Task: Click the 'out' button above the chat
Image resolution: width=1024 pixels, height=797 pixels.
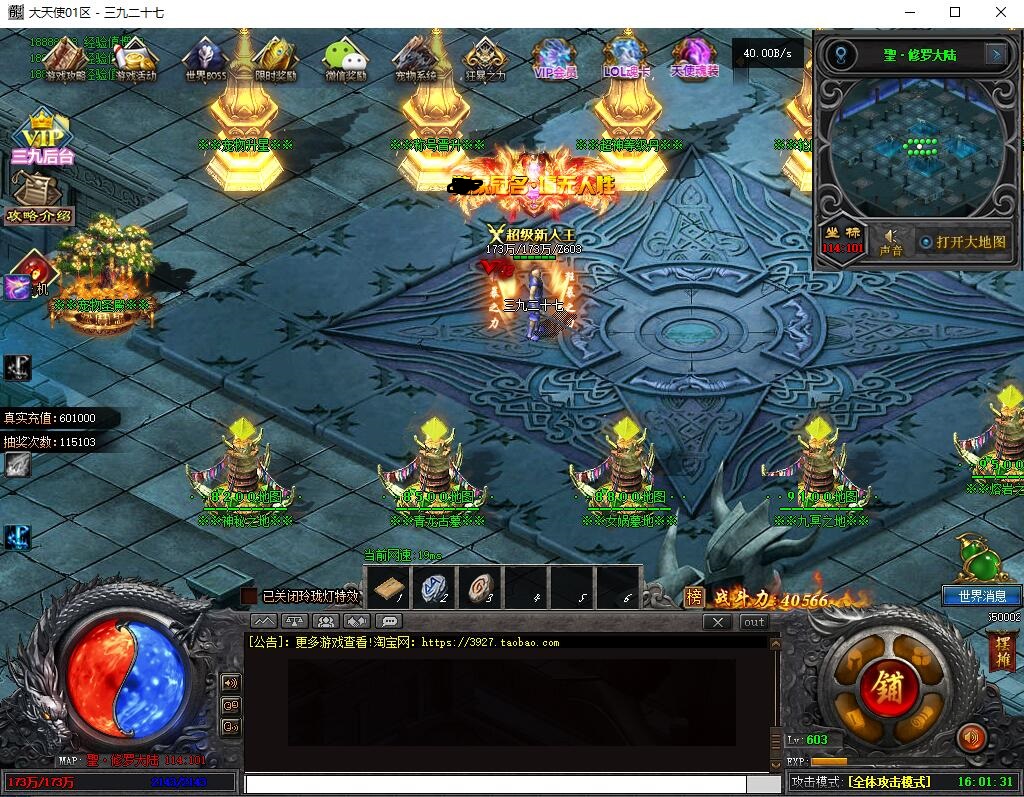Action: (x=754, y=622)
